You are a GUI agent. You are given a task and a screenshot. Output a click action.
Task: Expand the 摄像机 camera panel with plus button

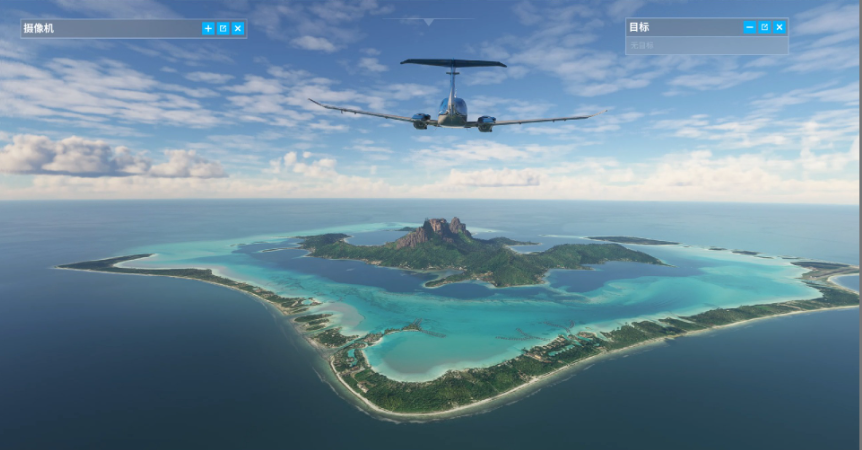[x=208, y=29]
